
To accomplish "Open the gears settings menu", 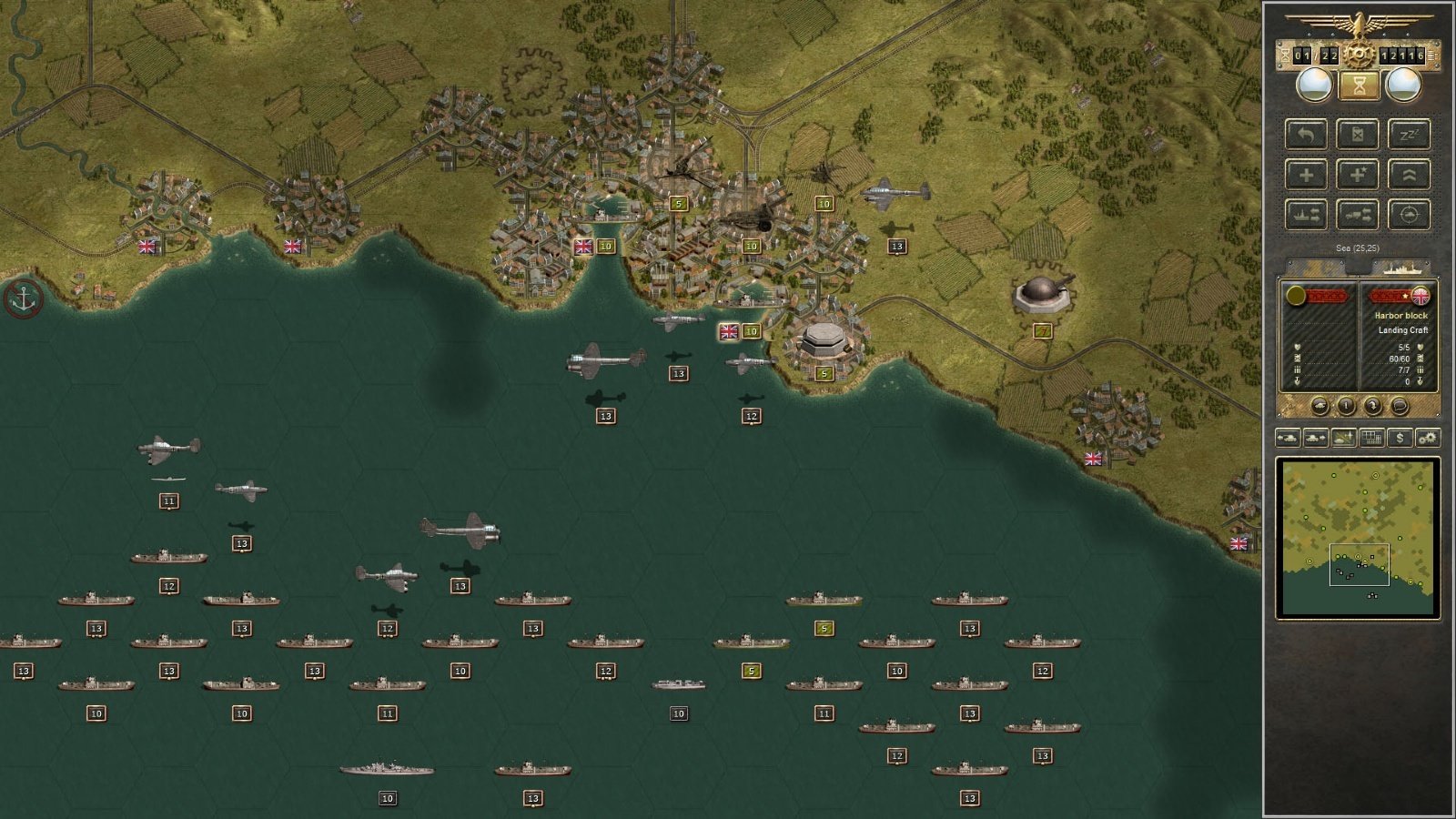I will click(1427, 438).
